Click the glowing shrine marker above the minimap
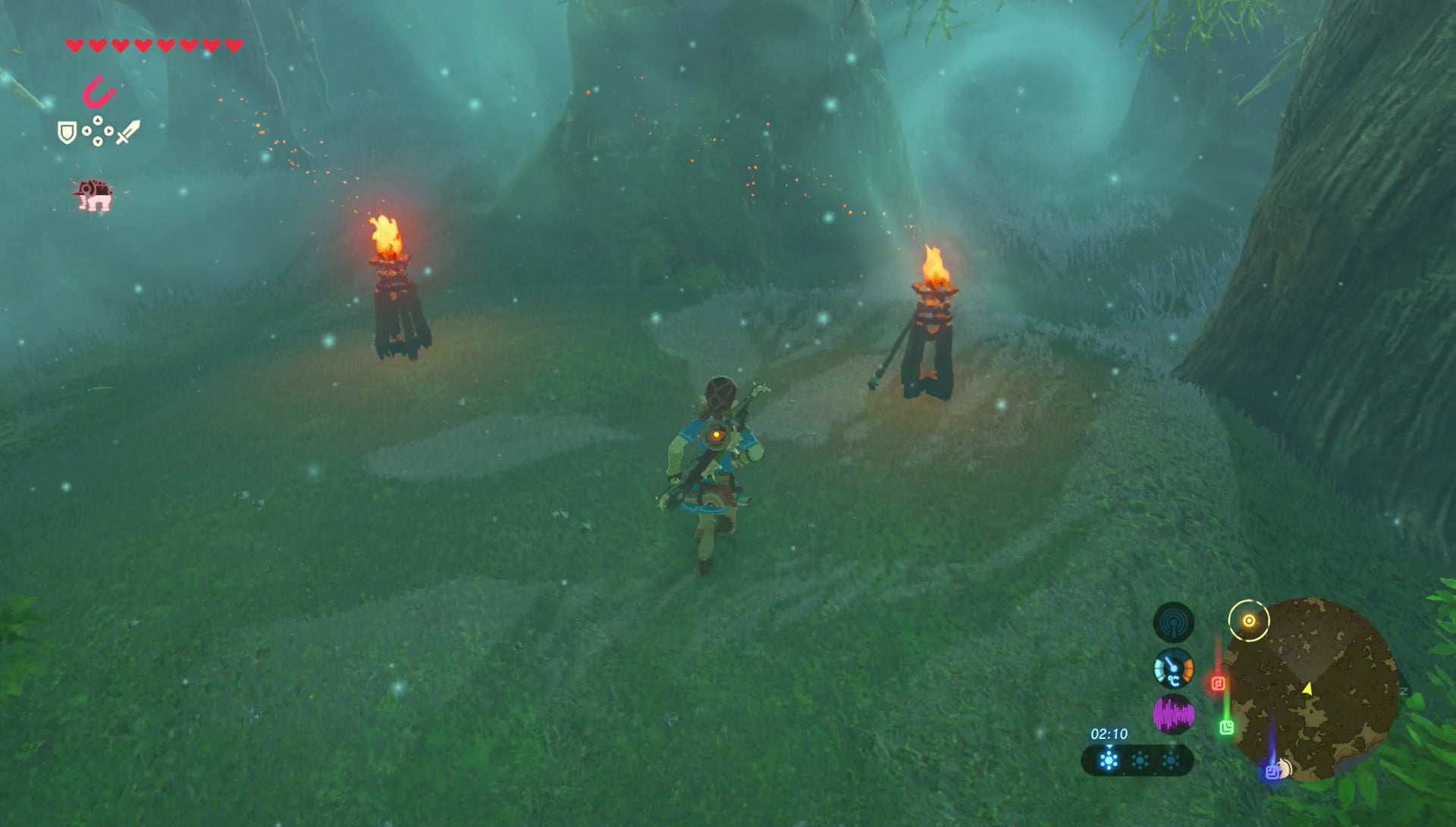This screenshot has height=827, width=1456. [1250, 620]
